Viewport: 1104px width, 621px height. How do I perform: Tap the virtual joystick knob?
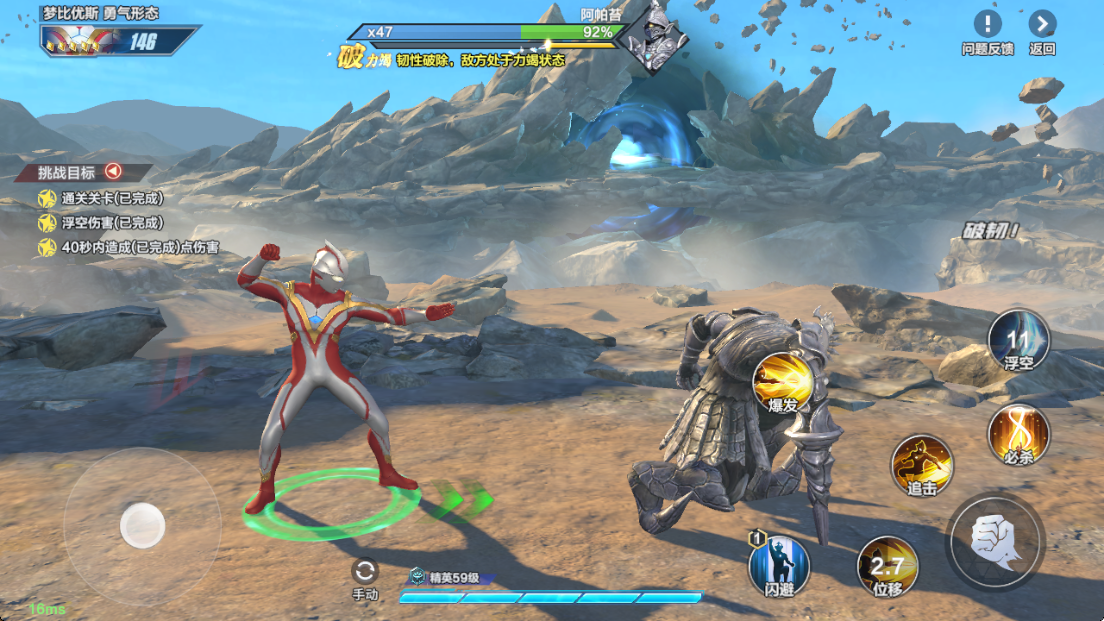click(x=142, y=524)
